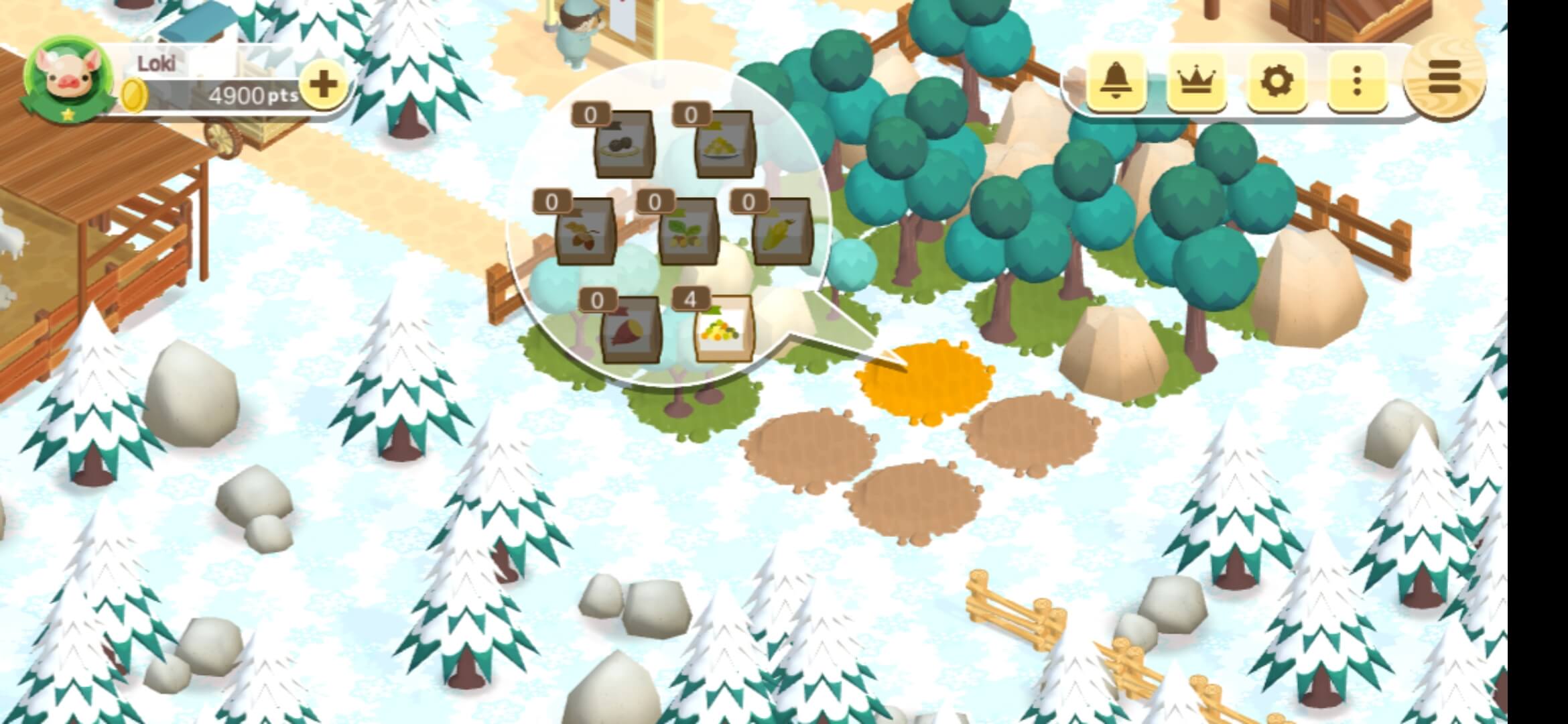Choose the yellow grain plate feed bag

point(724,144)
